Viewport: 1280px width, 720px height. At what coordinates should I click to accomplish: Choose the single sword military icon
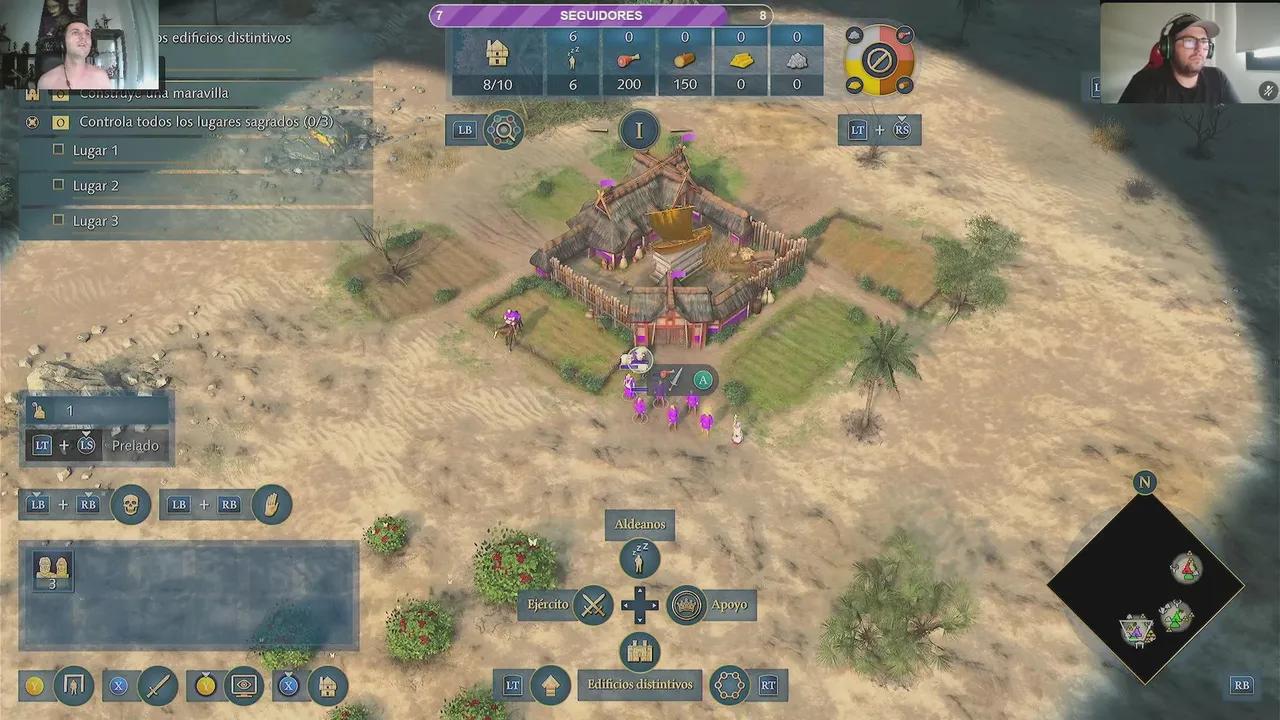tap(158, 686)
